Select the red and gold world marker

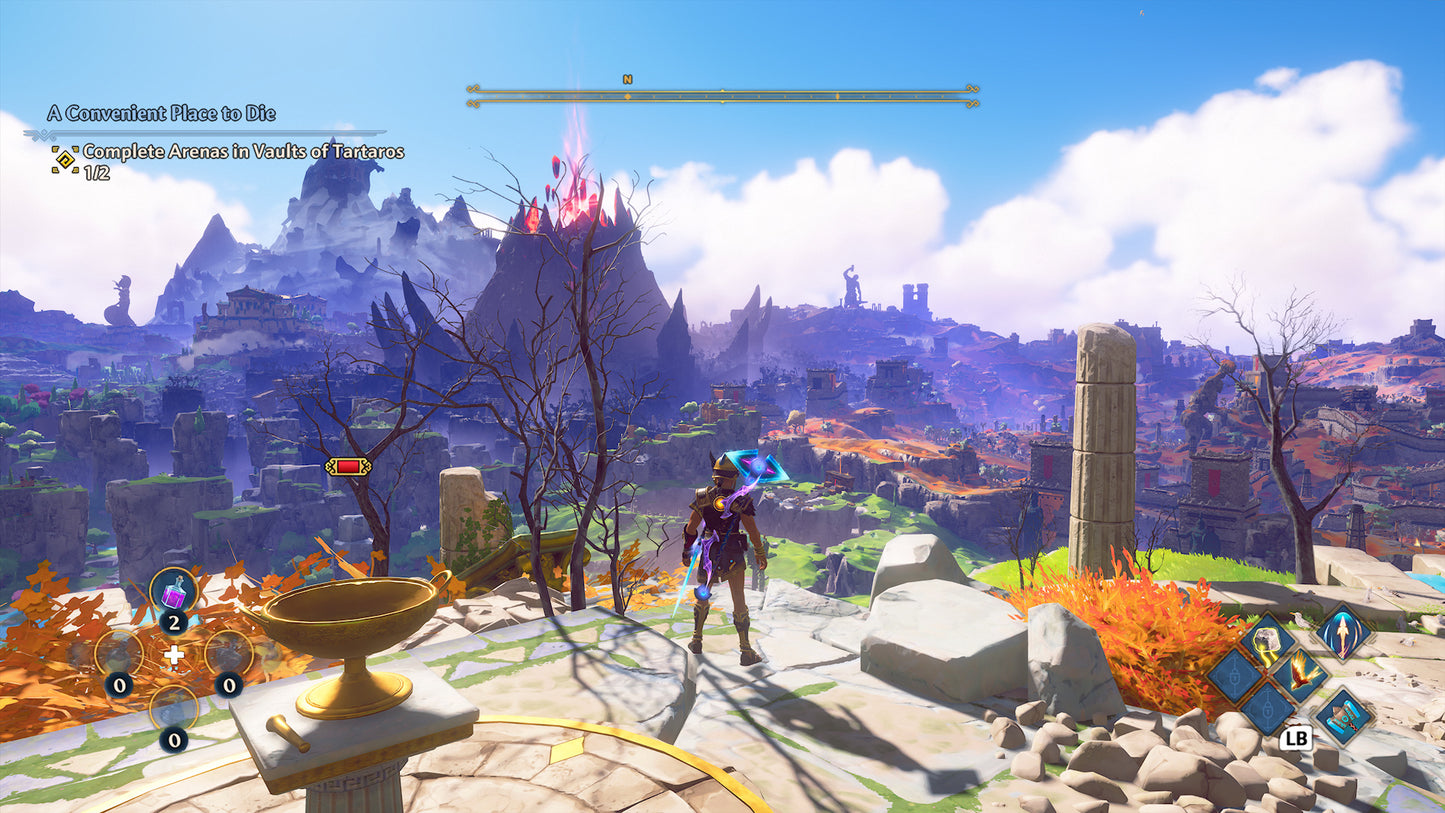click(x=348, y=466)
